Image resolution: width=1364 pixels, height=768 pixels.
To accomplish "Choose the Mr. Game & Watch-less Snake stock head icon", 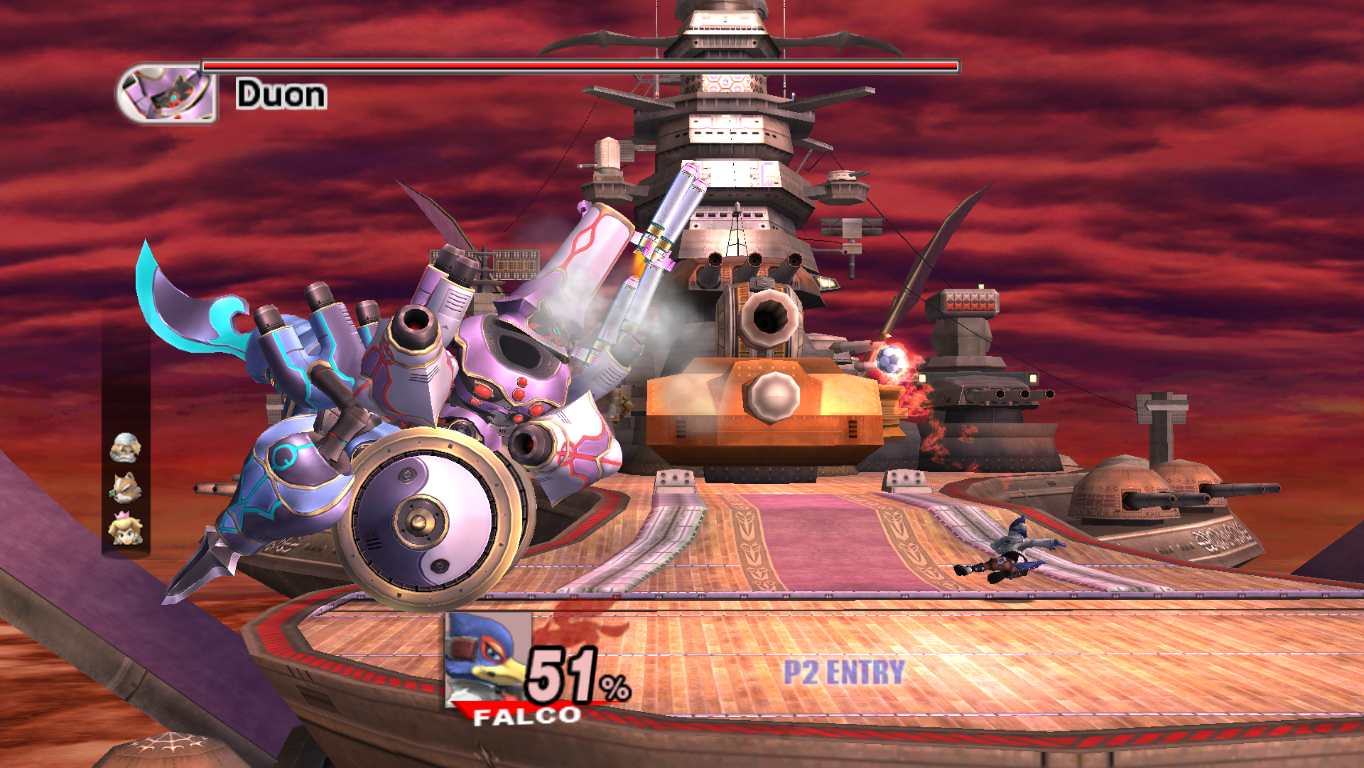I will coord(125,448).
